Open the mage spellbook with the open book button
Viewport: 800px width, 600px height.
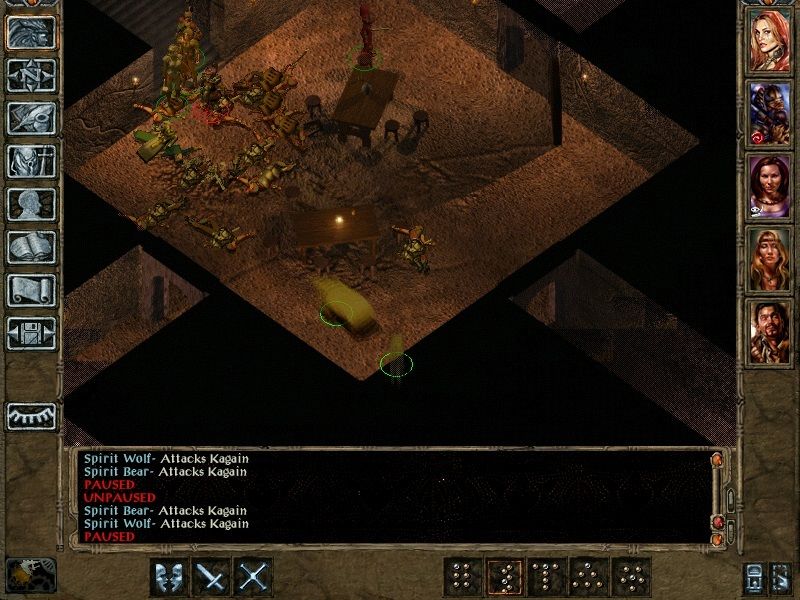30,247
